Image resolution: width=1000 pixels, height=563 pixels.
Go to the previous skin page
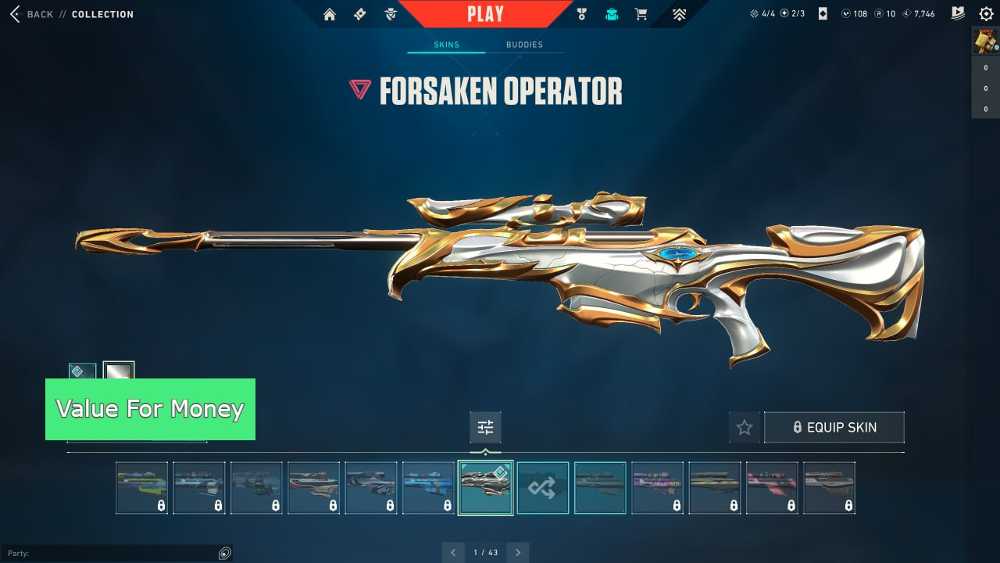pos(453,552)
